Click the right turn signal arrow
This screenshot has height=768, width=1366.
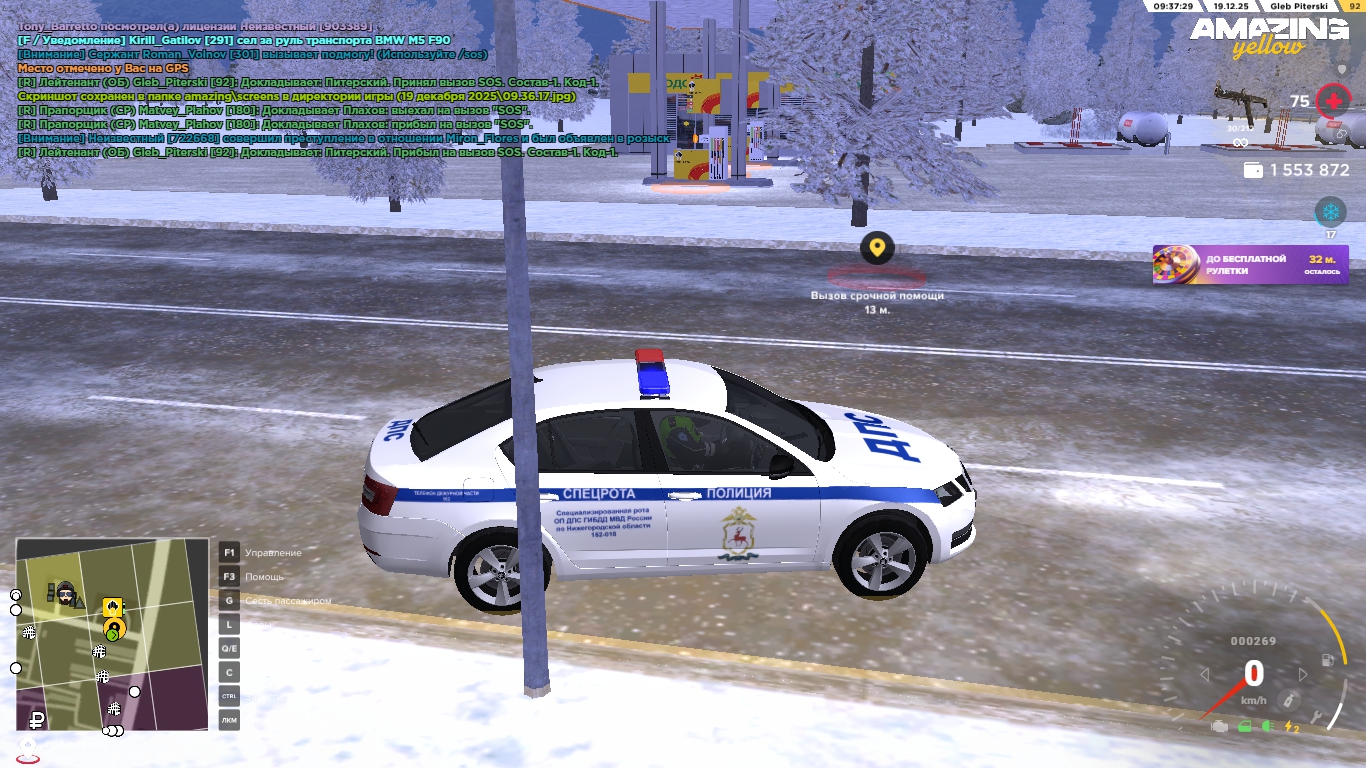(x=1302, y=675)
